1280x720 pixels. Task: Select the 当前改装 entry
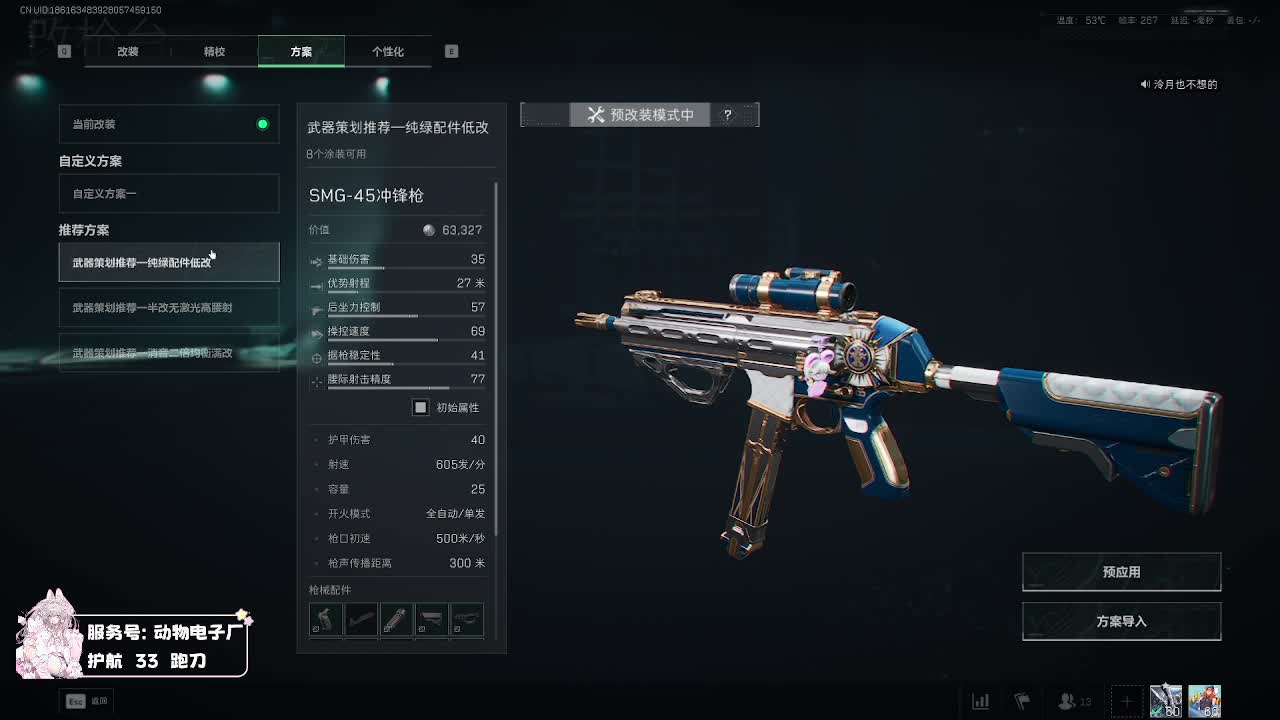[169, 124]
